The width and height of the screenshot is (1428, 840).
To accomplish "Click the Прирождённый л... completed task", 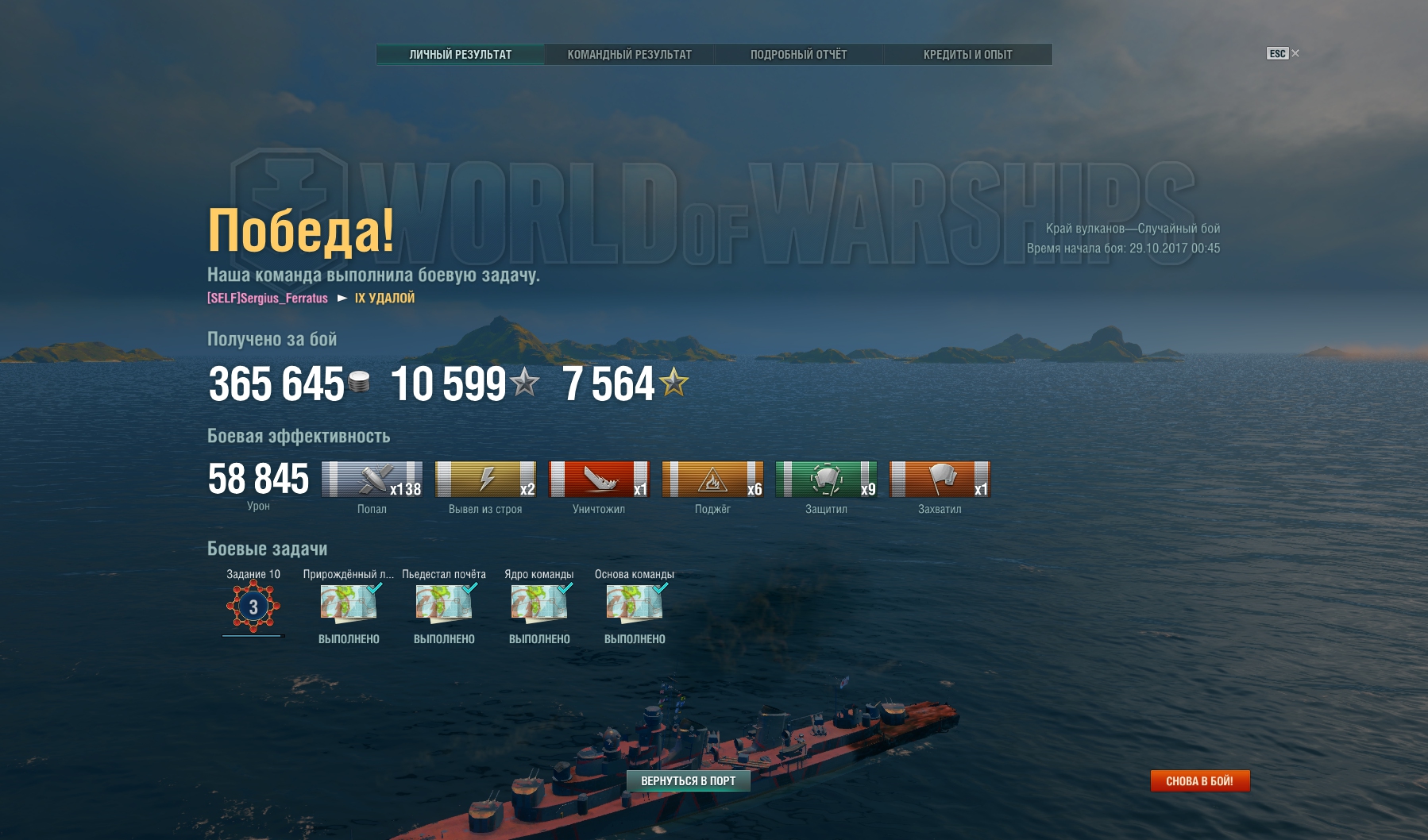I will [x=349, y=603].
